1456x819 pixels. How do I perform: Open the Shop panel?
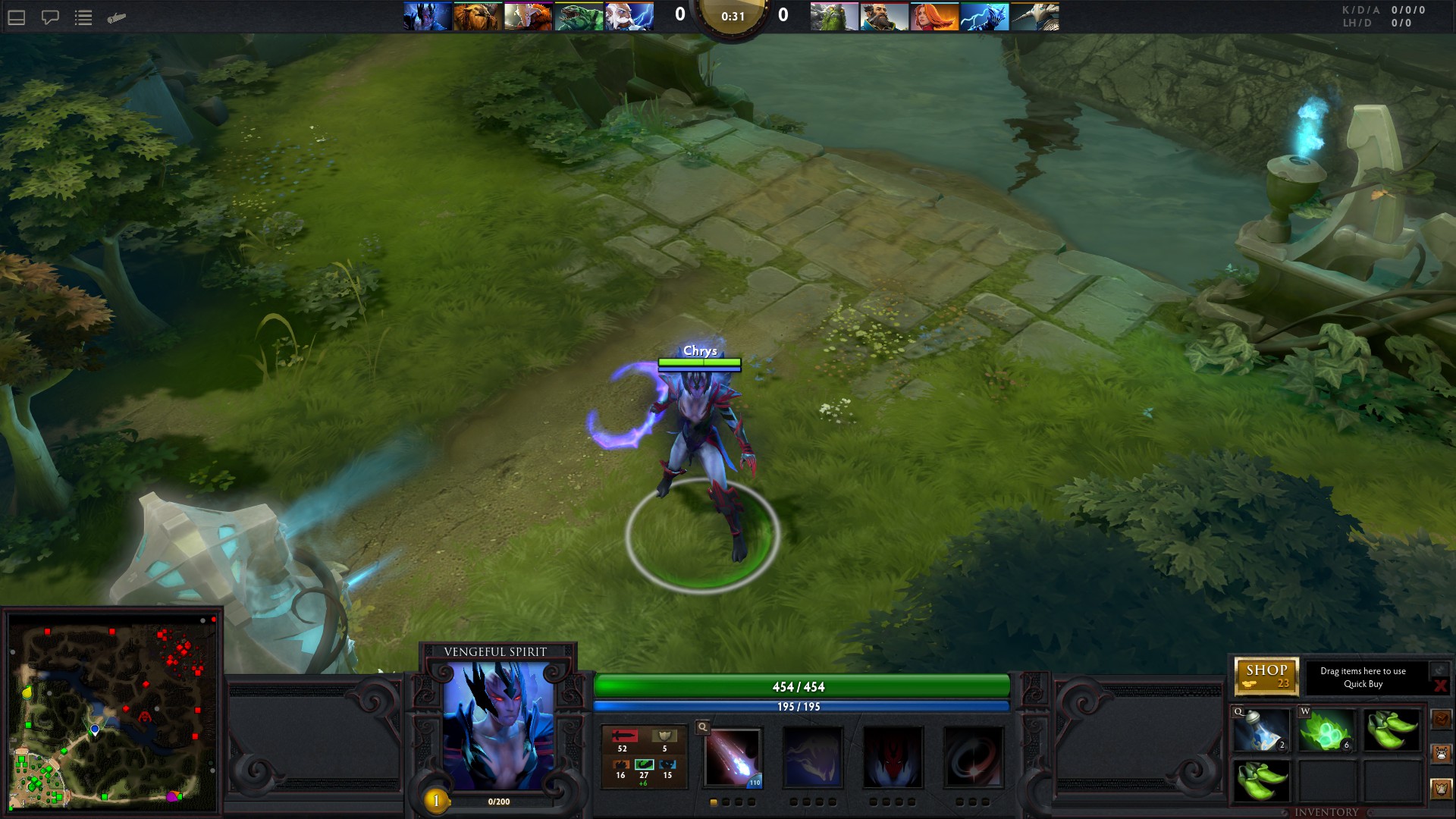[x=1266, y=676]
